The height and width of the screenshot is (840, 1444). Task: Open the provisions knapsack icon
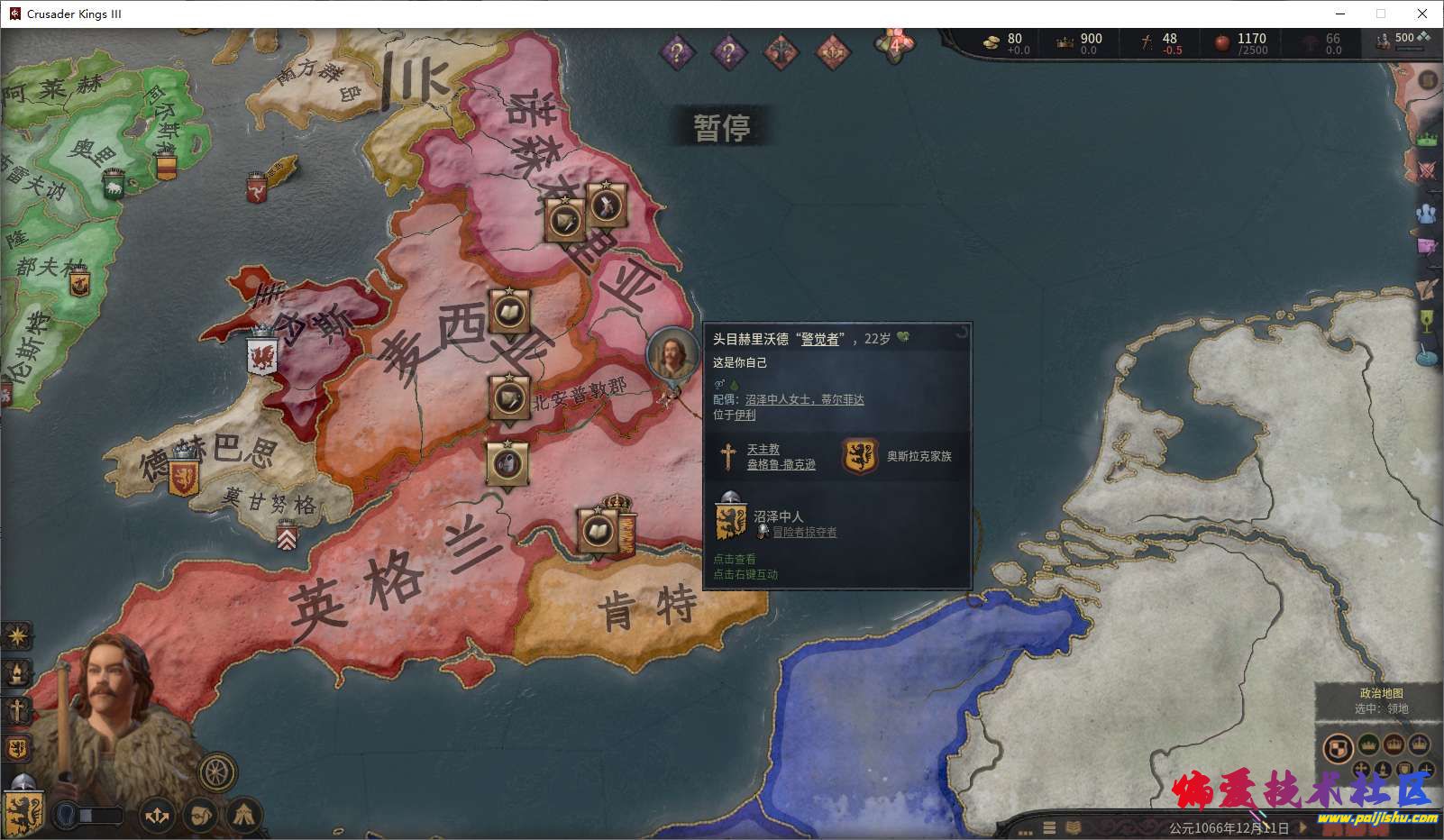click(201, 814)
